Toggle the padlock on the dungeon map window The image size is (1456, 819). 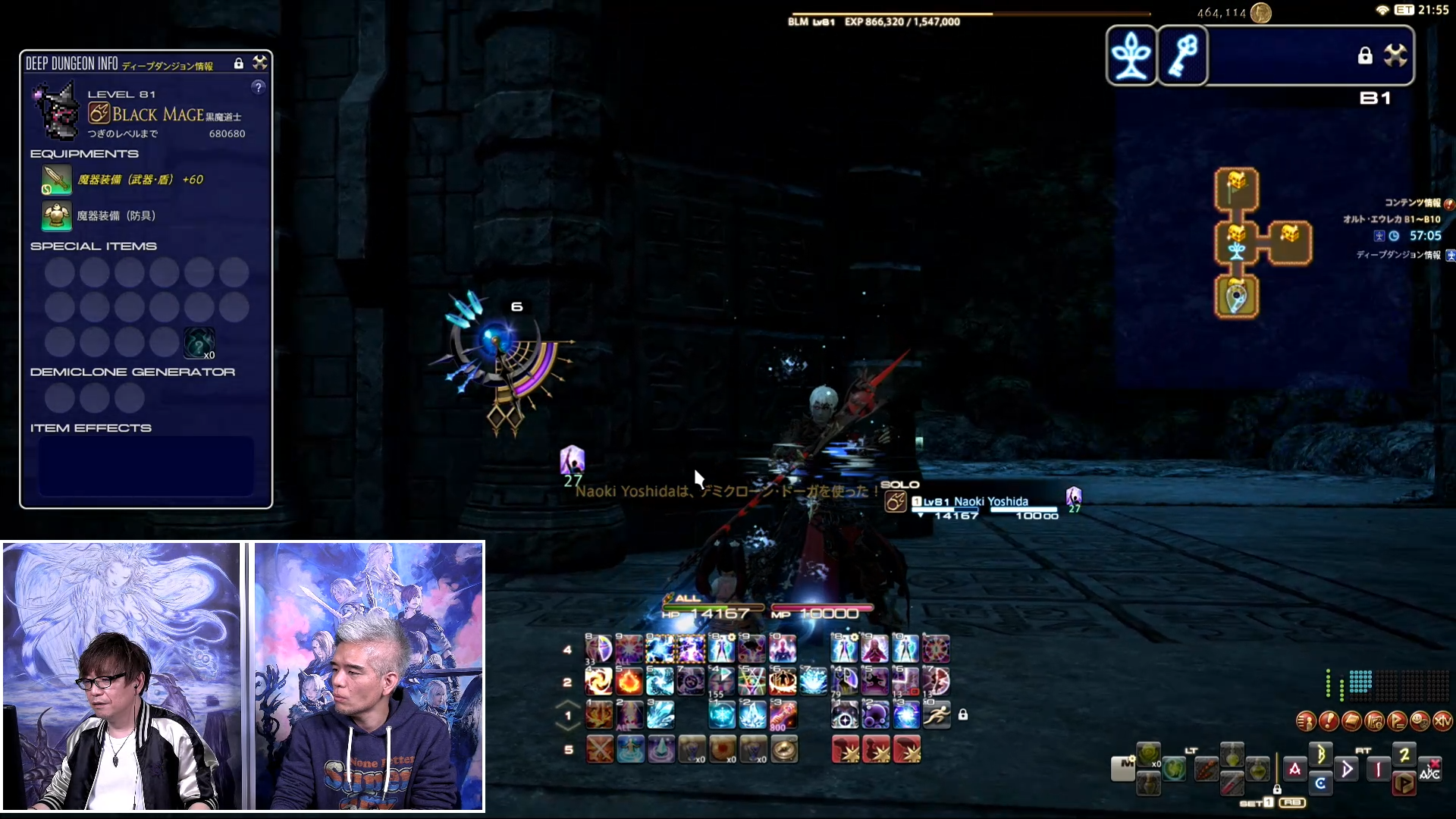point(1365,55)
